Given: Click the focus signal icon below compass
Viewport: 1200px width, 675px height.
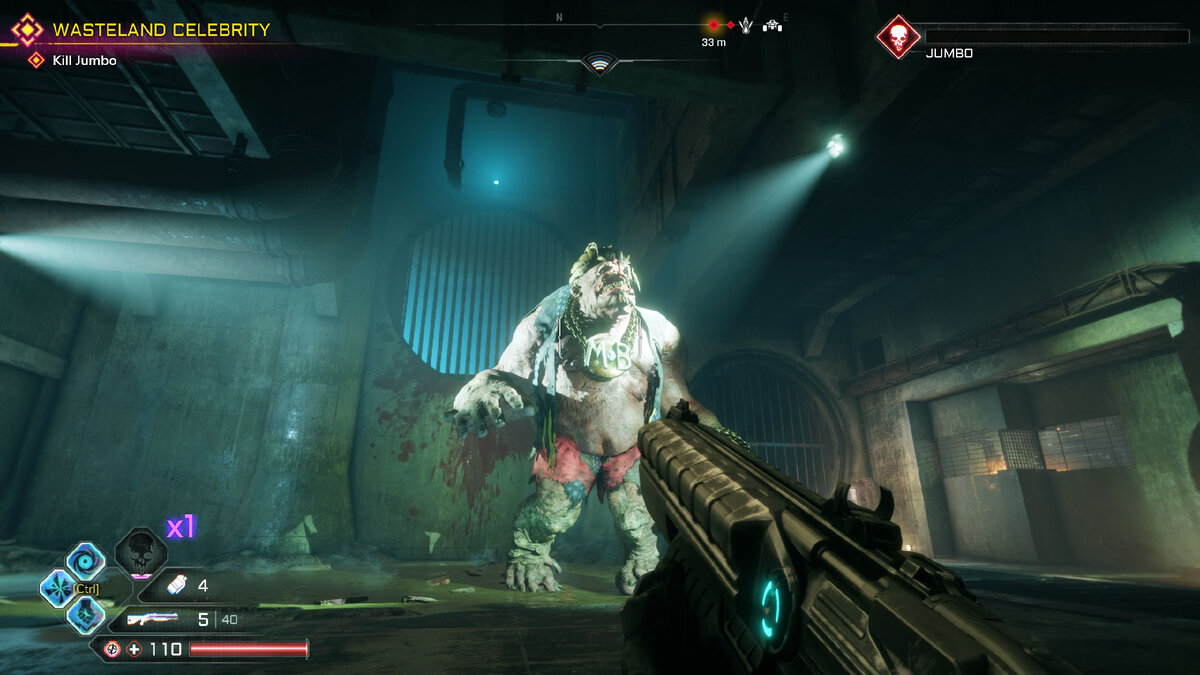Looking at the screenshot, I should (599, 65).
